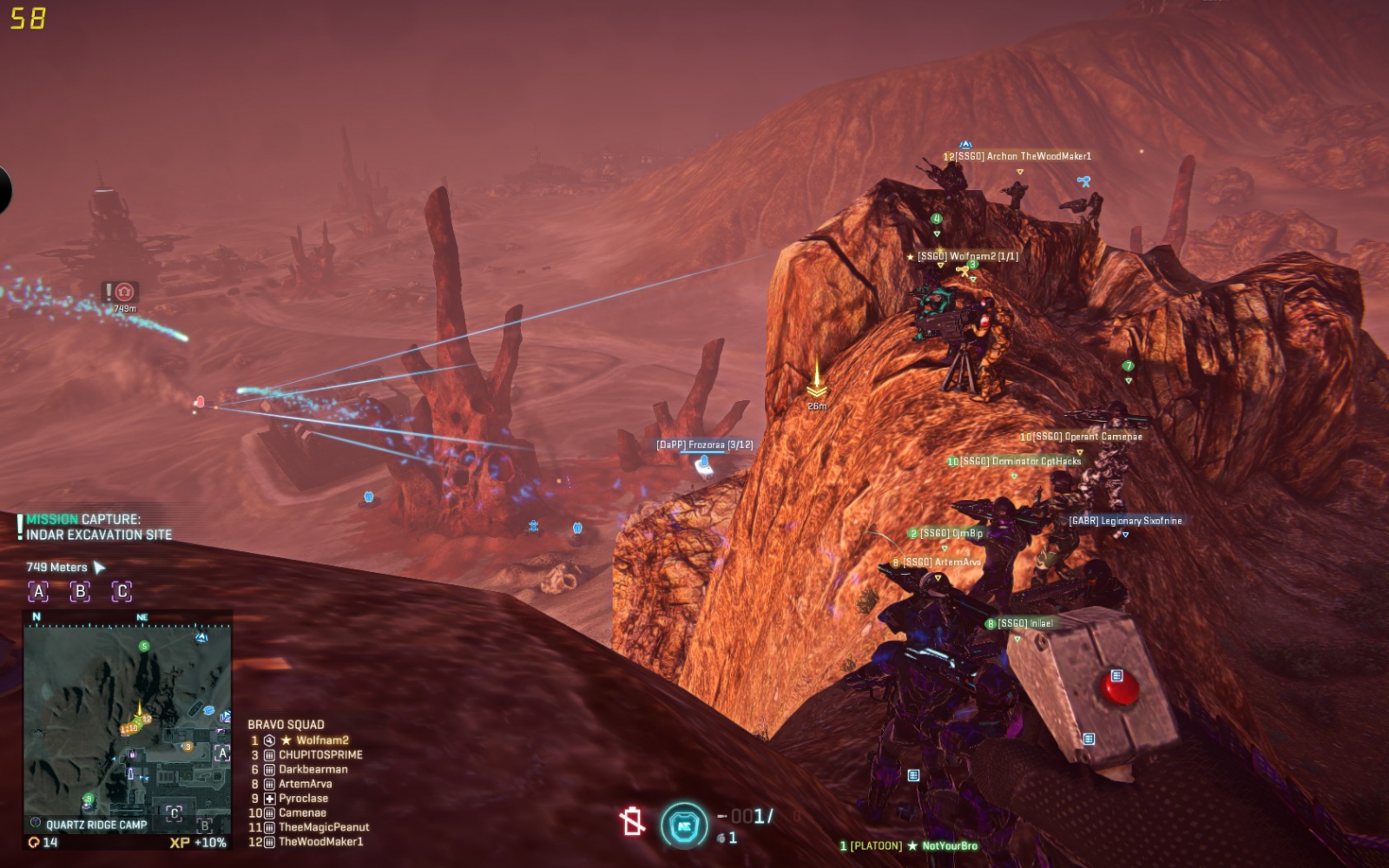
Task: Select platoon leader NotYourBro label
Action: point(949,845)
